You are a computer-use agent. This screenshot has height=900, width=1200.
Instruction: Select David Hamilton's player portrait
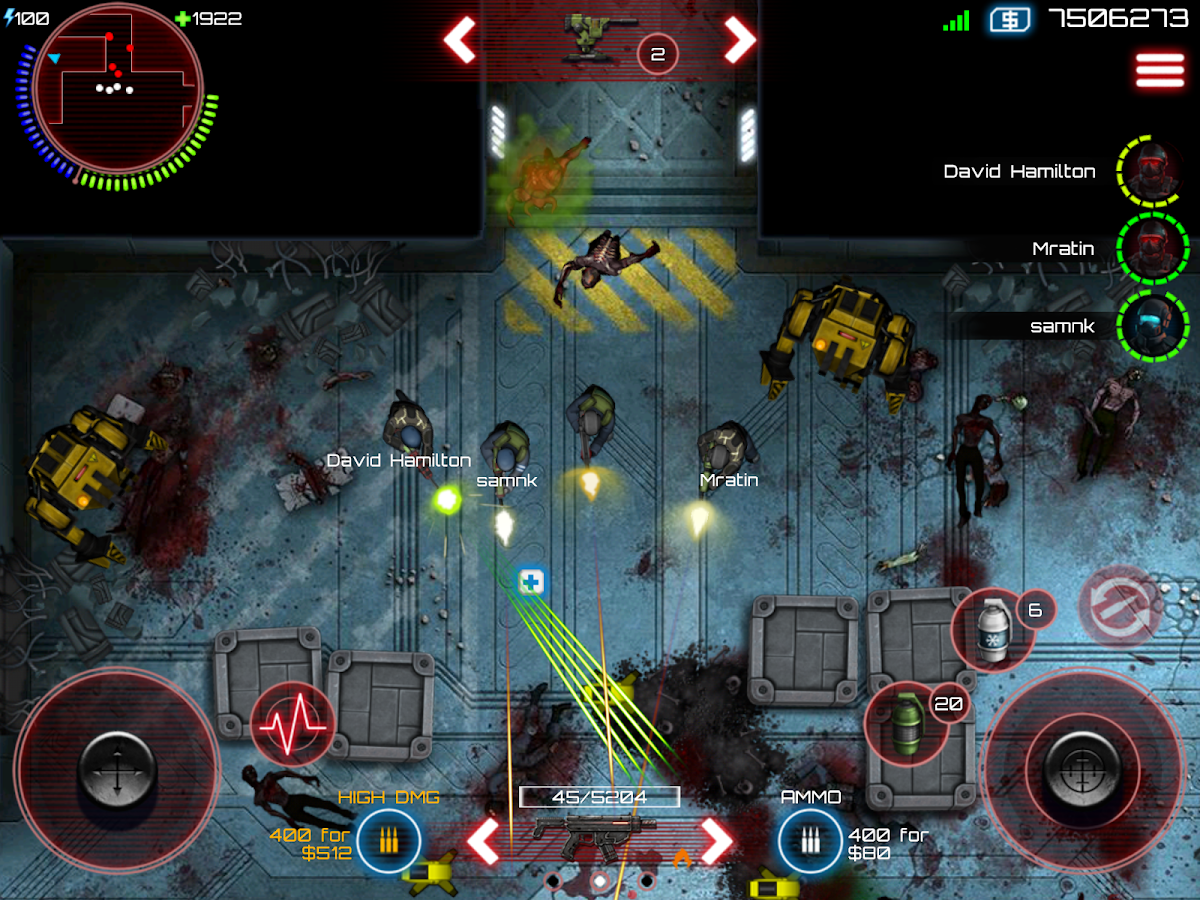(1152, 171)
